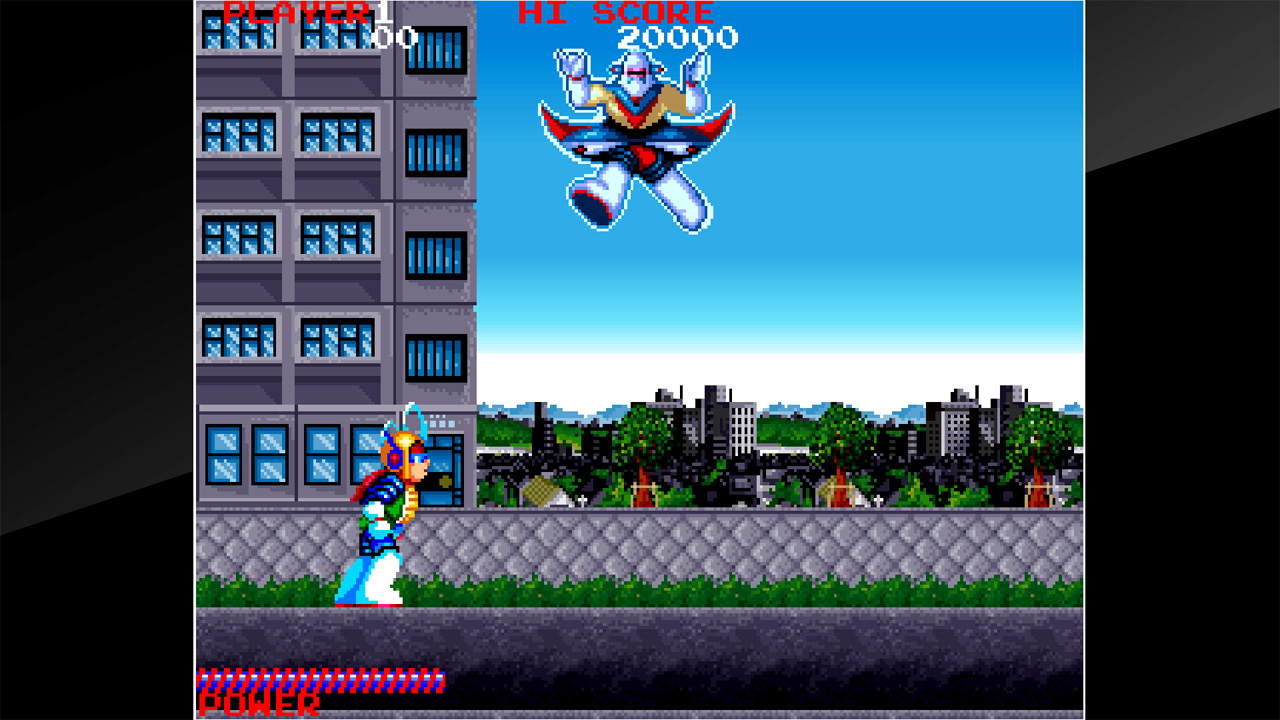This screenshot has width=1280, height=720.
Task: Select the player's antenna headgear
Action: [x=410, y=425]
